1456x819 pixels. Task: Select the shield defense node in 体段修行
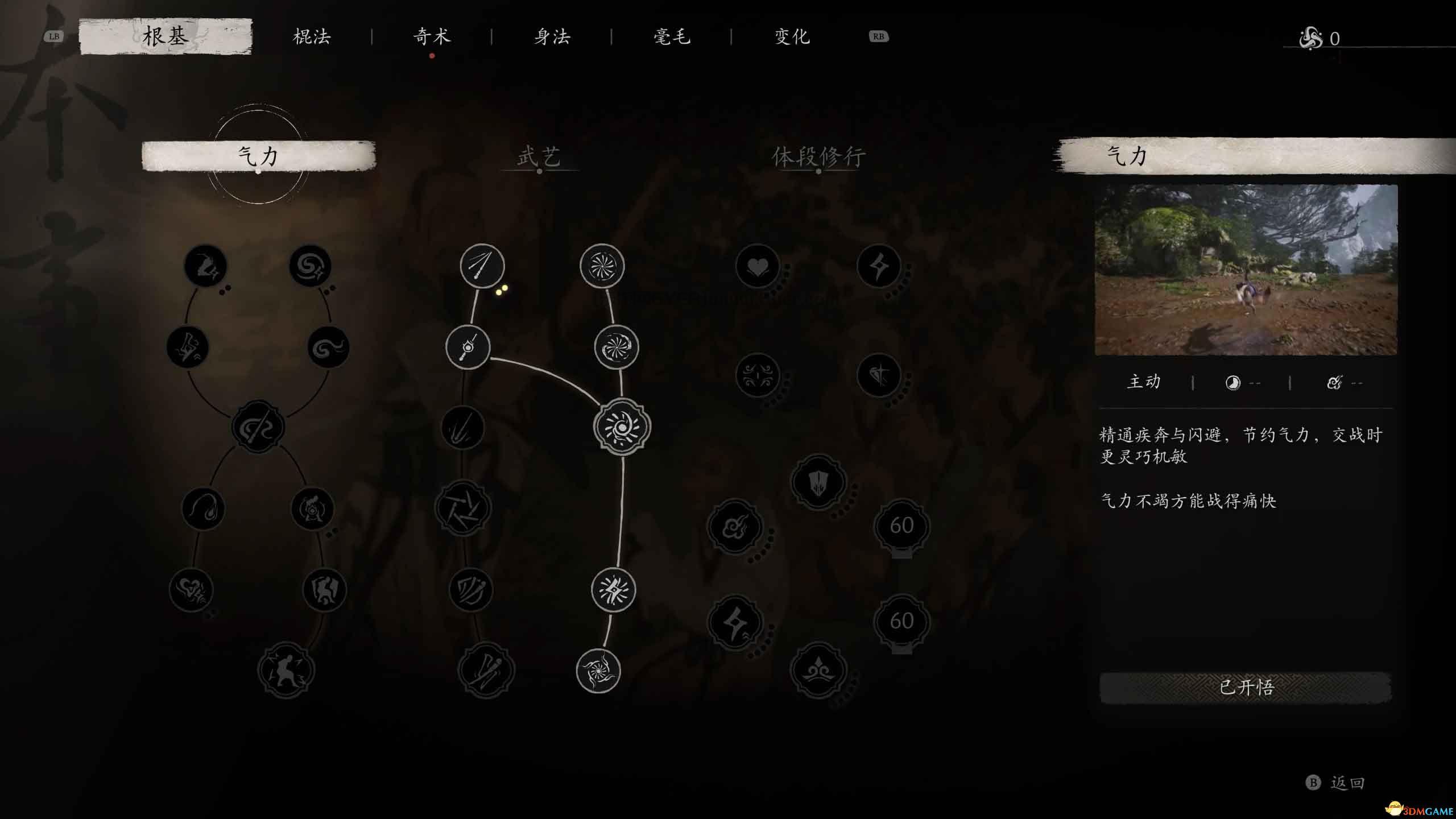pos(819,482)
